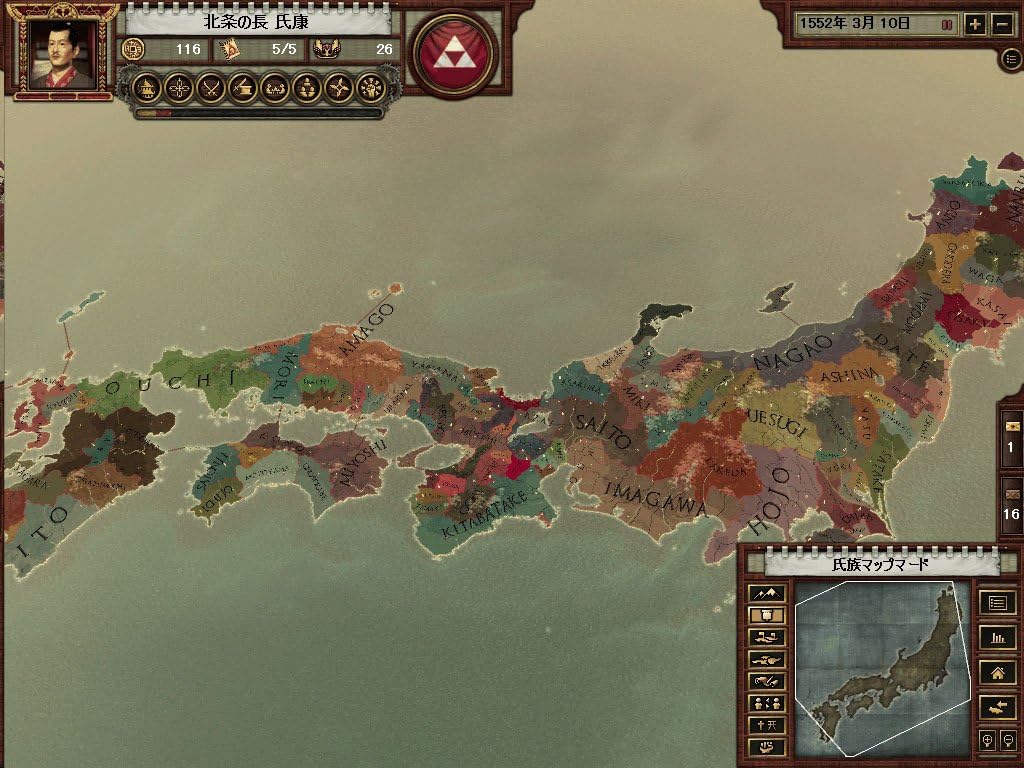Open the bar chart statistics button
The height and width of the screenshot is (768, 1024).
click(x=997, y=637)
